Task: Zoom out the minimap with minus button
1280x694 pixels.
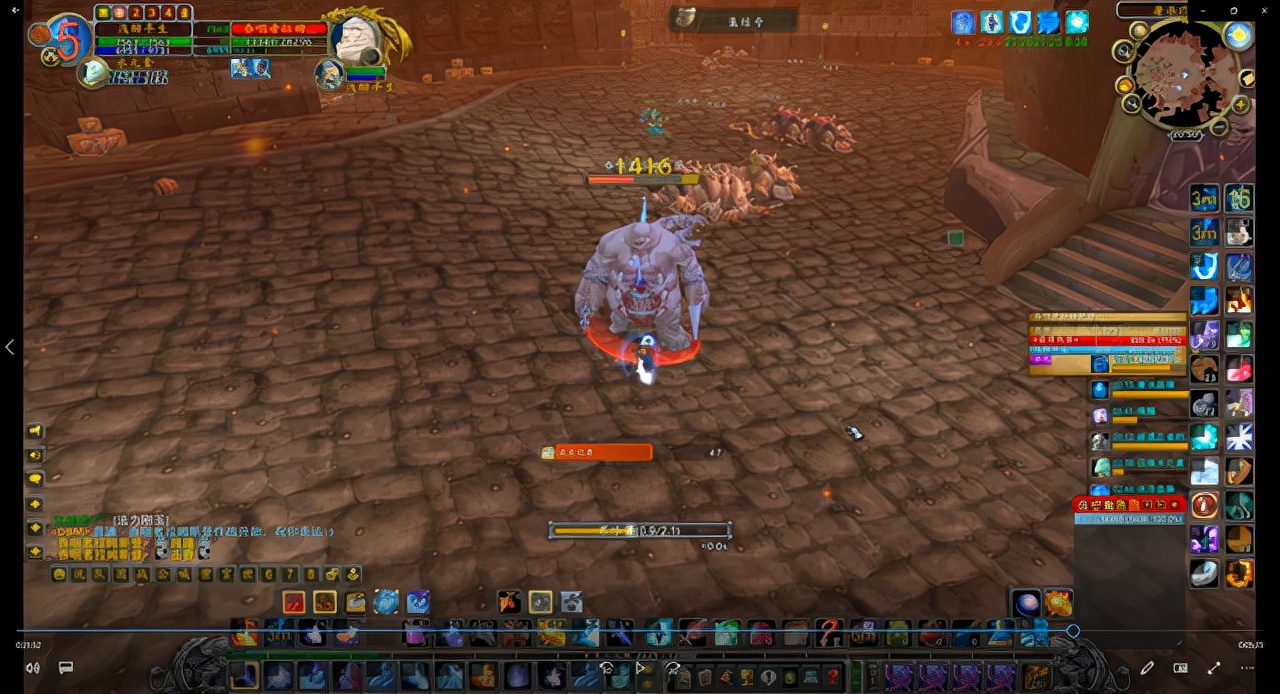Action: (1219, 128)
